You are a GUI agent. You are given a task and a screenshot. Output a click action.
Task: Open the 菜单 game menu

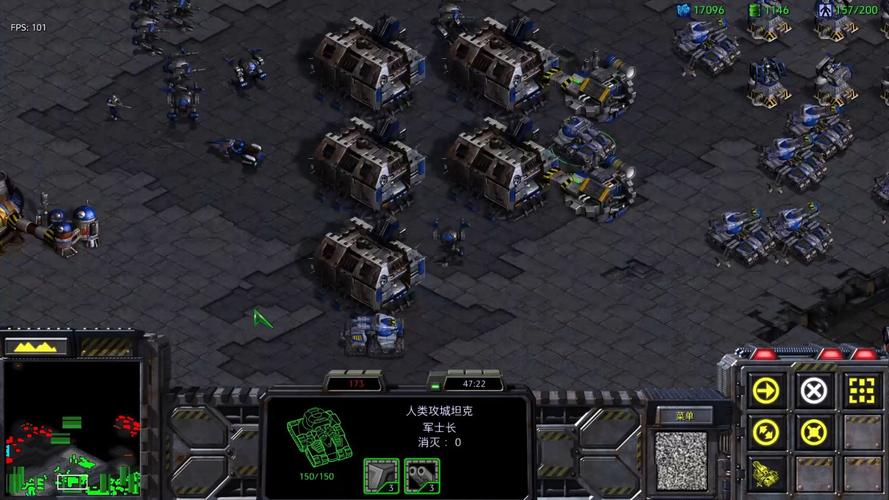(x=683, y=415)
